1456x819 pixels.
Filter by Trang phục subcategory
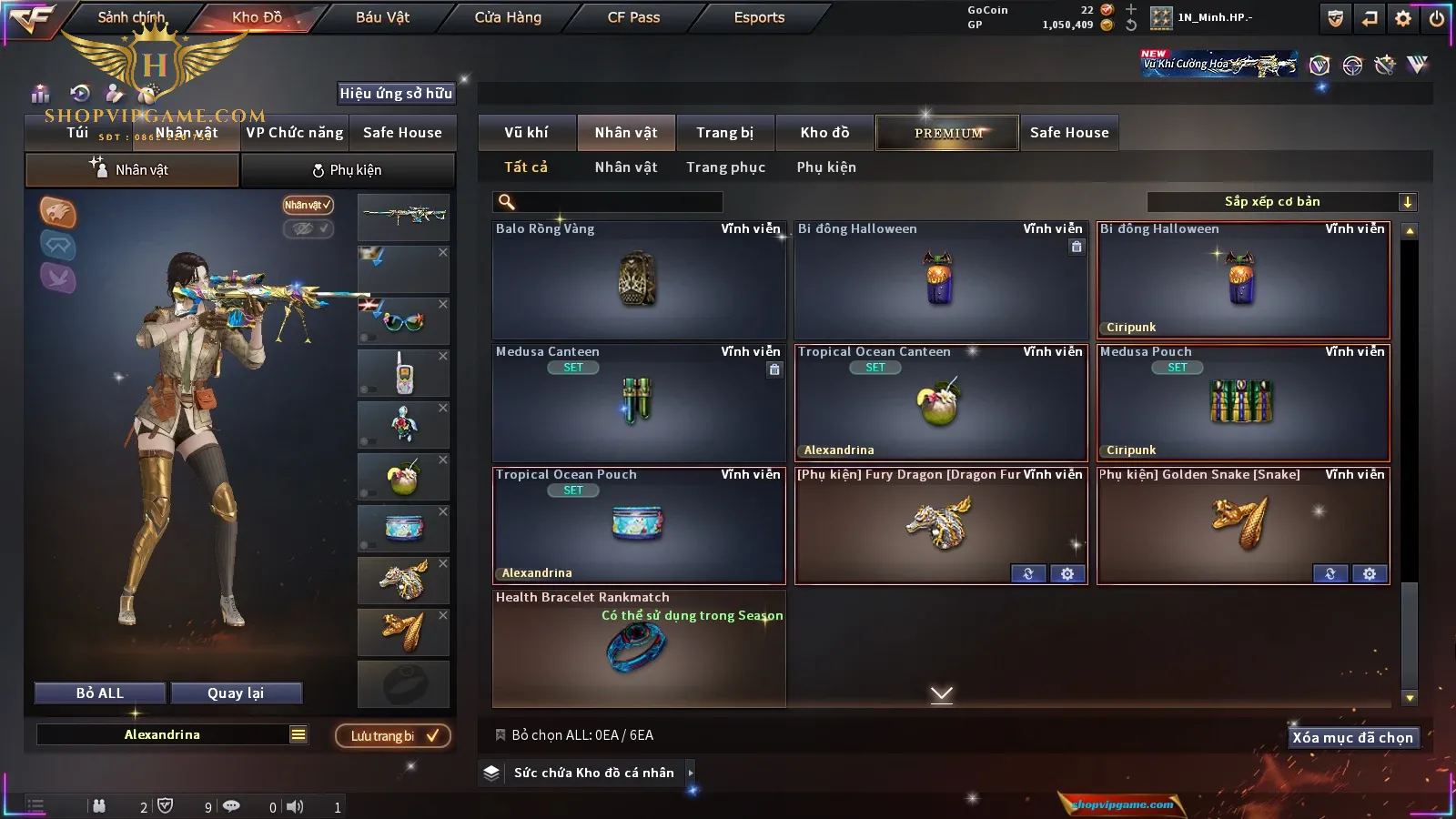tap(725, 167)
